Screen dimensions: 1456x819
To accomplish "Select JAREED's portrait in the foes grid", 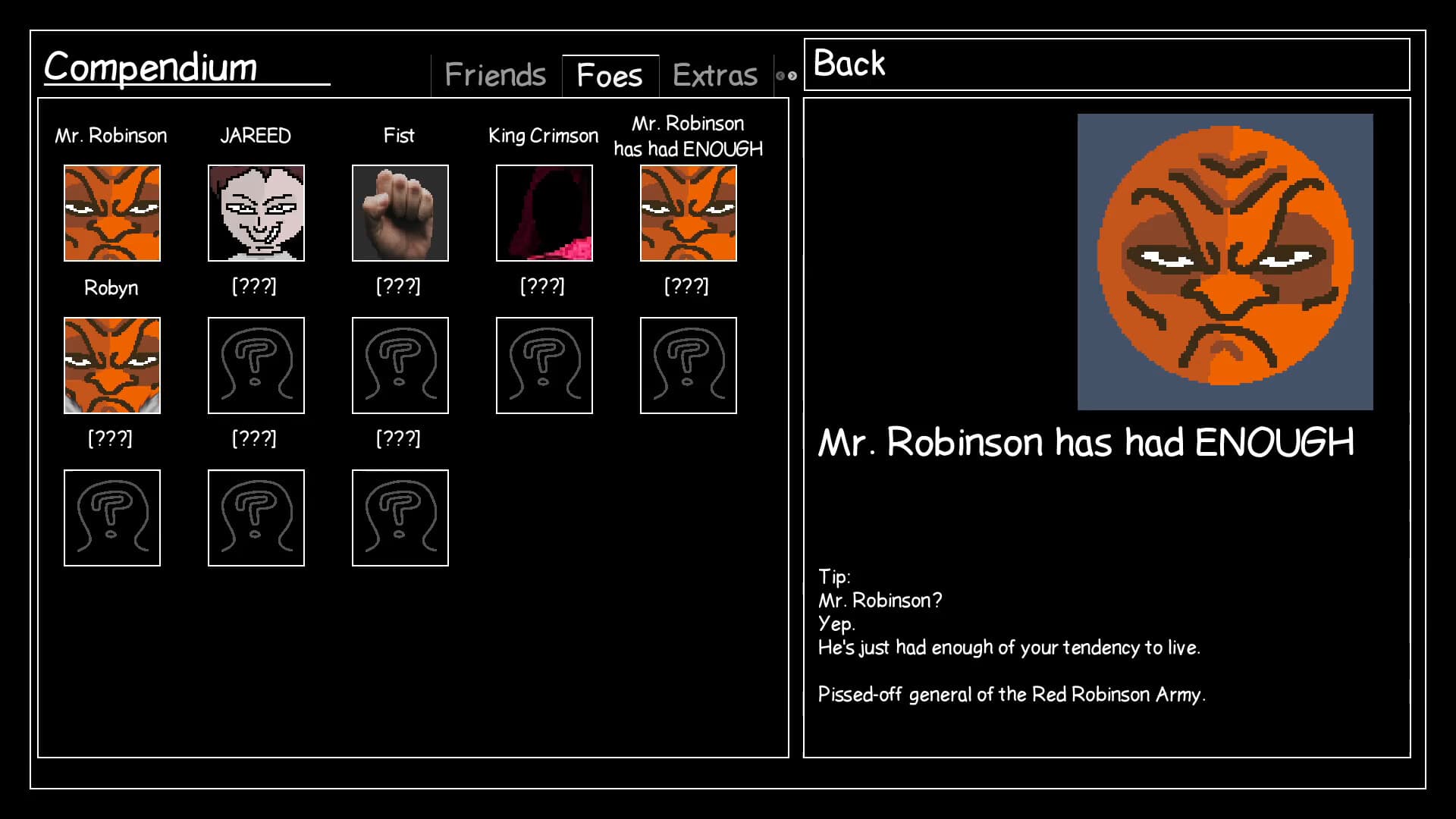I will 256,213.
